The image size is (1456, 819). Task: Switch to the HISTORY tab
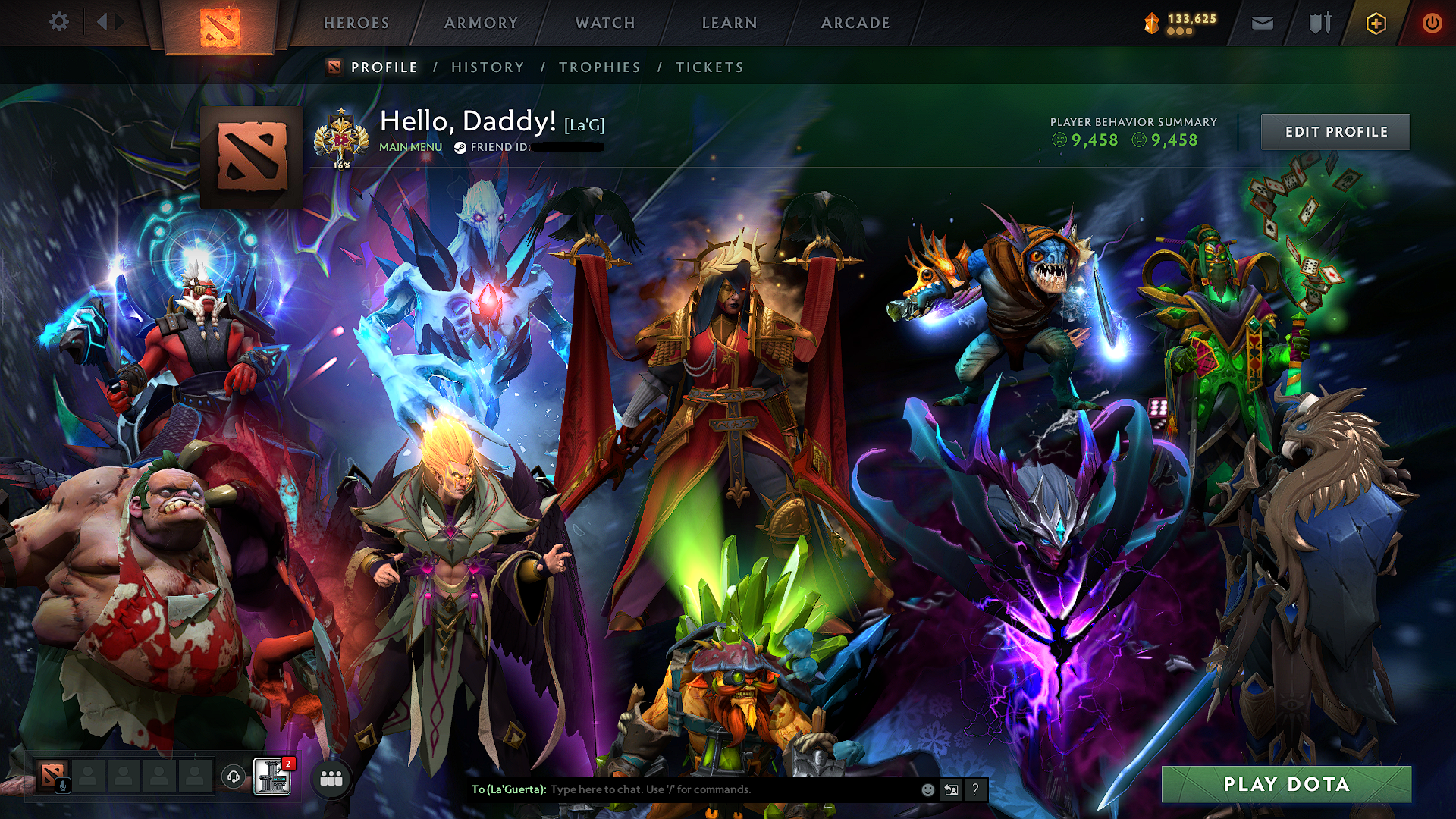(x=486, y=67)
